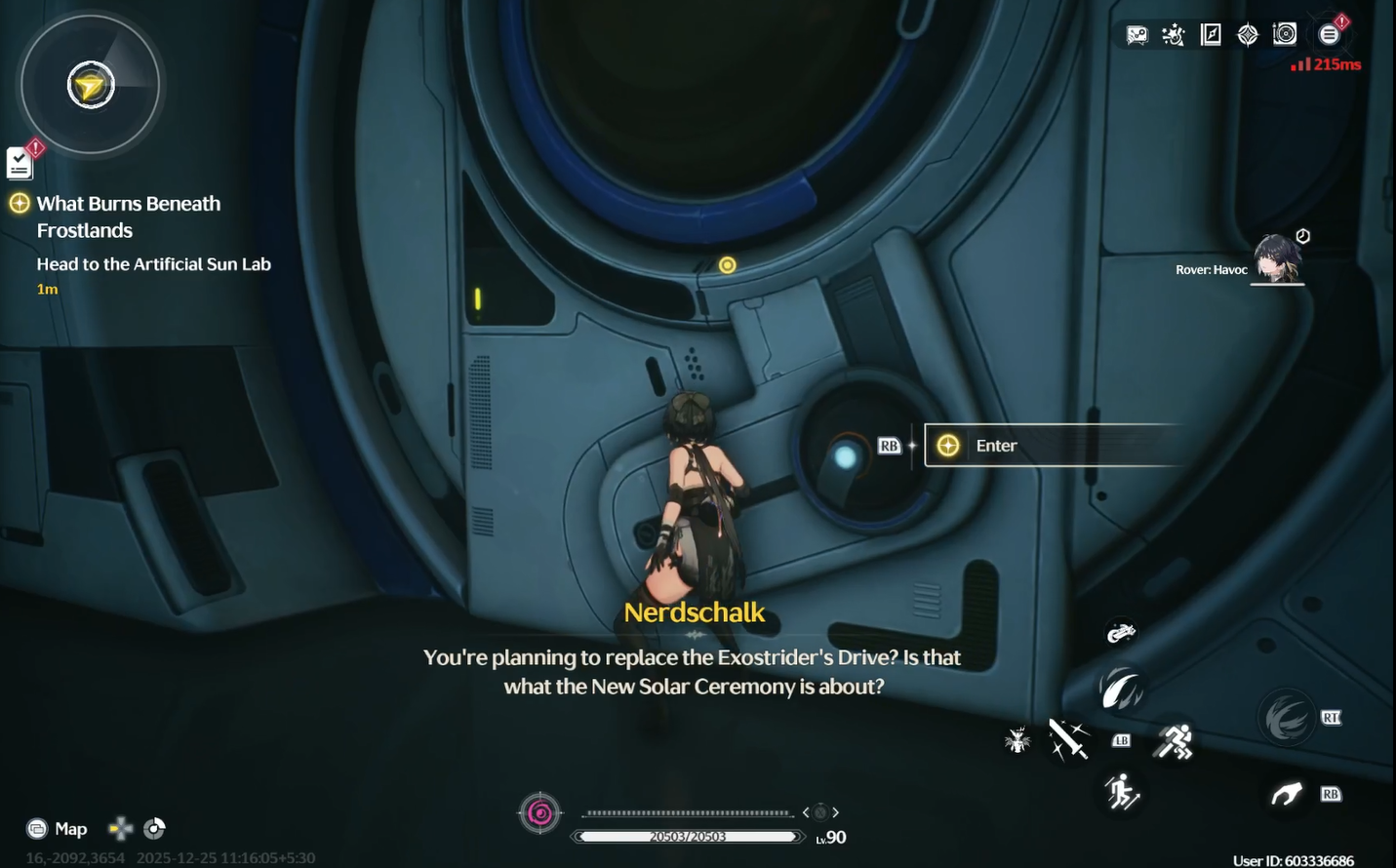The width and height of the screenshot is (1396, 868).
Task: Select Rover: Havoc character portrait
Action: tap(1276, 259)
